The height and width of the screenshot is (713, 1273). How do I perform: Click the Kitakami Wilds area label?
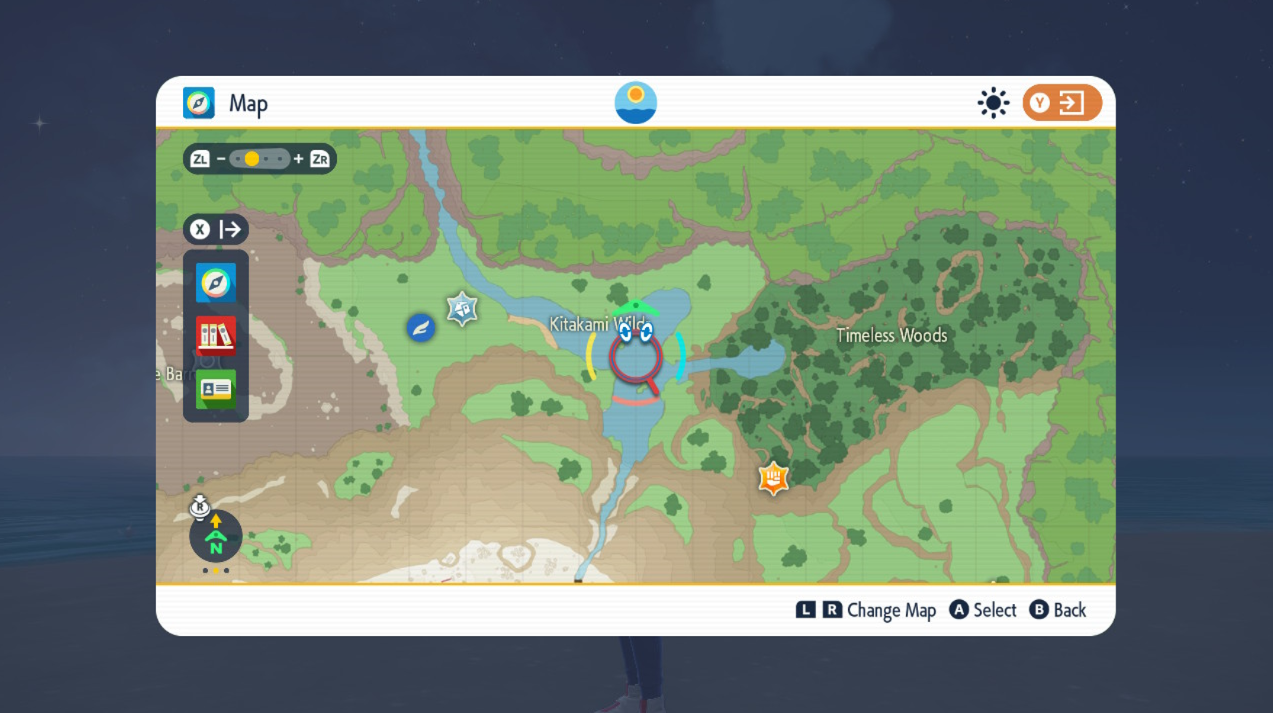598,324
